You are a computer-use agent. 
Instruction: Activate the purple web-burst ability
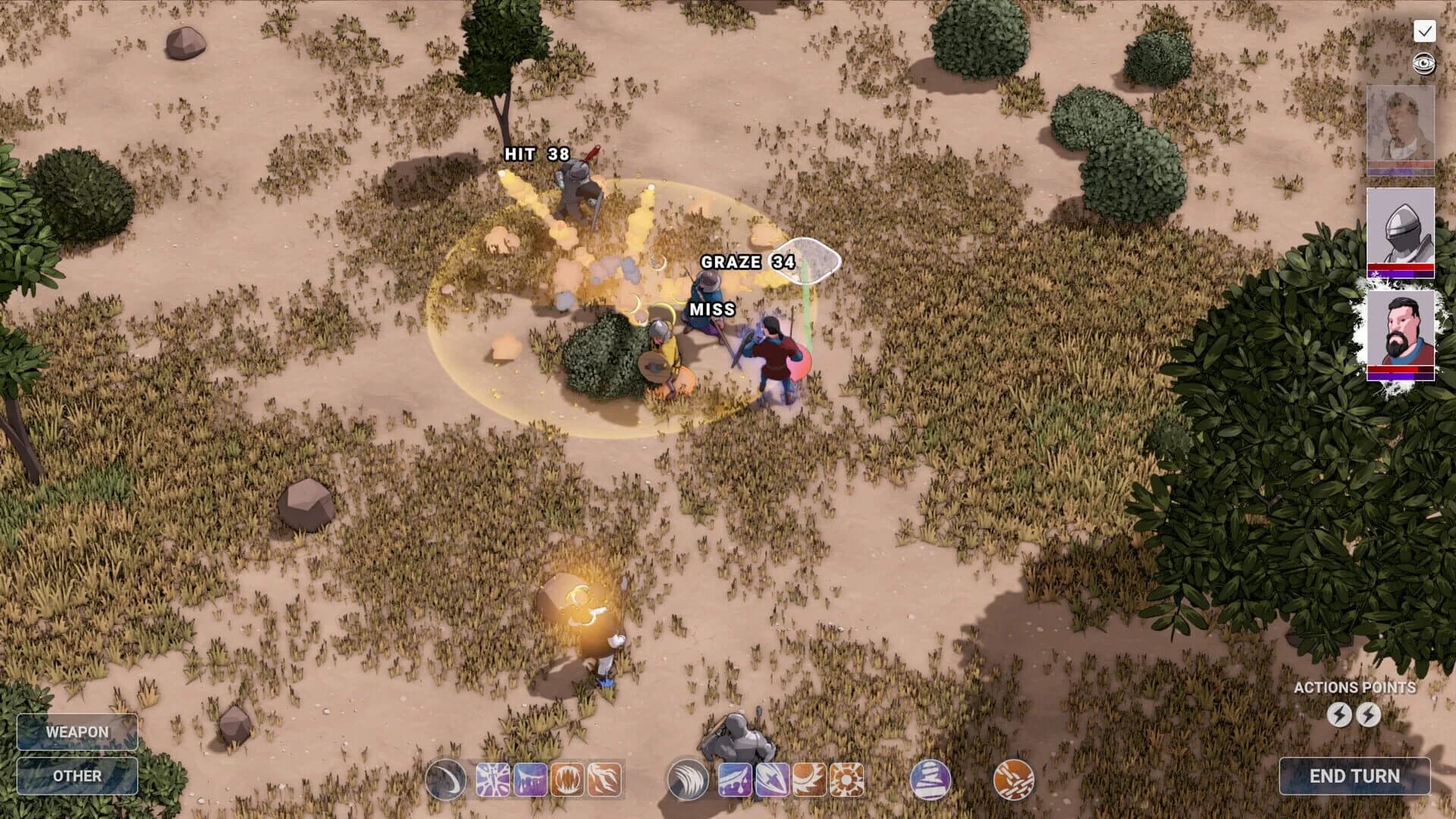494,780
